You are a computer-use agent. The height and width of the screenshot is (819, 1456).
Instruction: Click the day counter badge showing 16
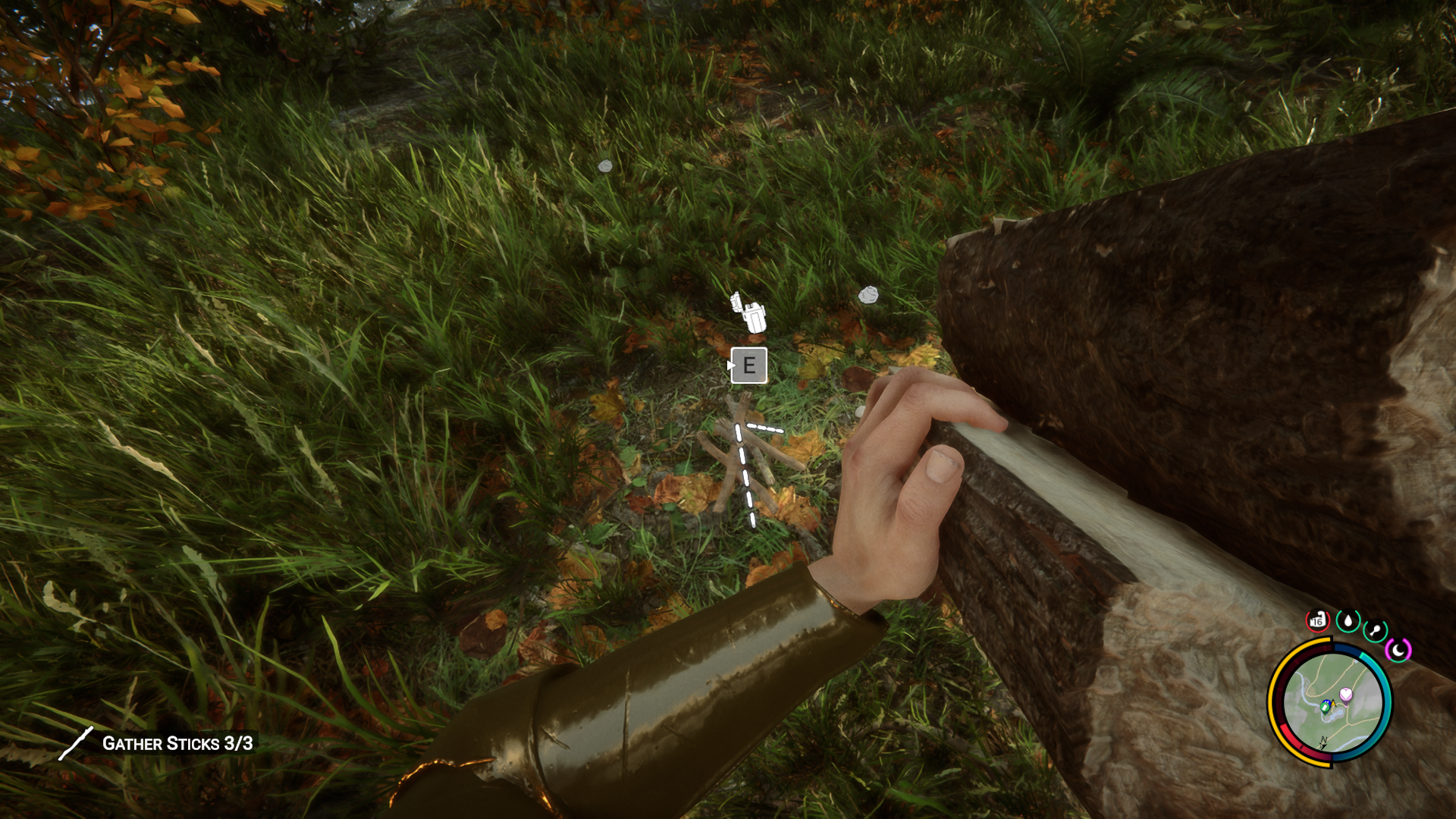(x=1316, y=620)
